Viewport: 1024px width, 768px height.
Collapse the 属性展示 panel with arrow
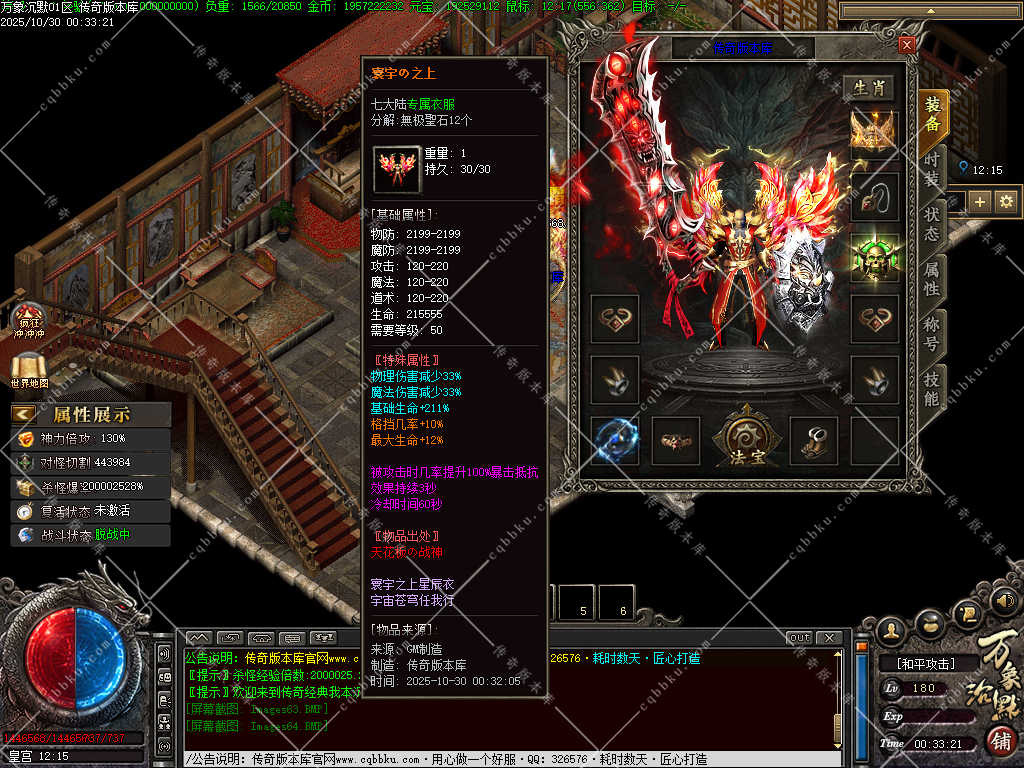tap(24, 414)
